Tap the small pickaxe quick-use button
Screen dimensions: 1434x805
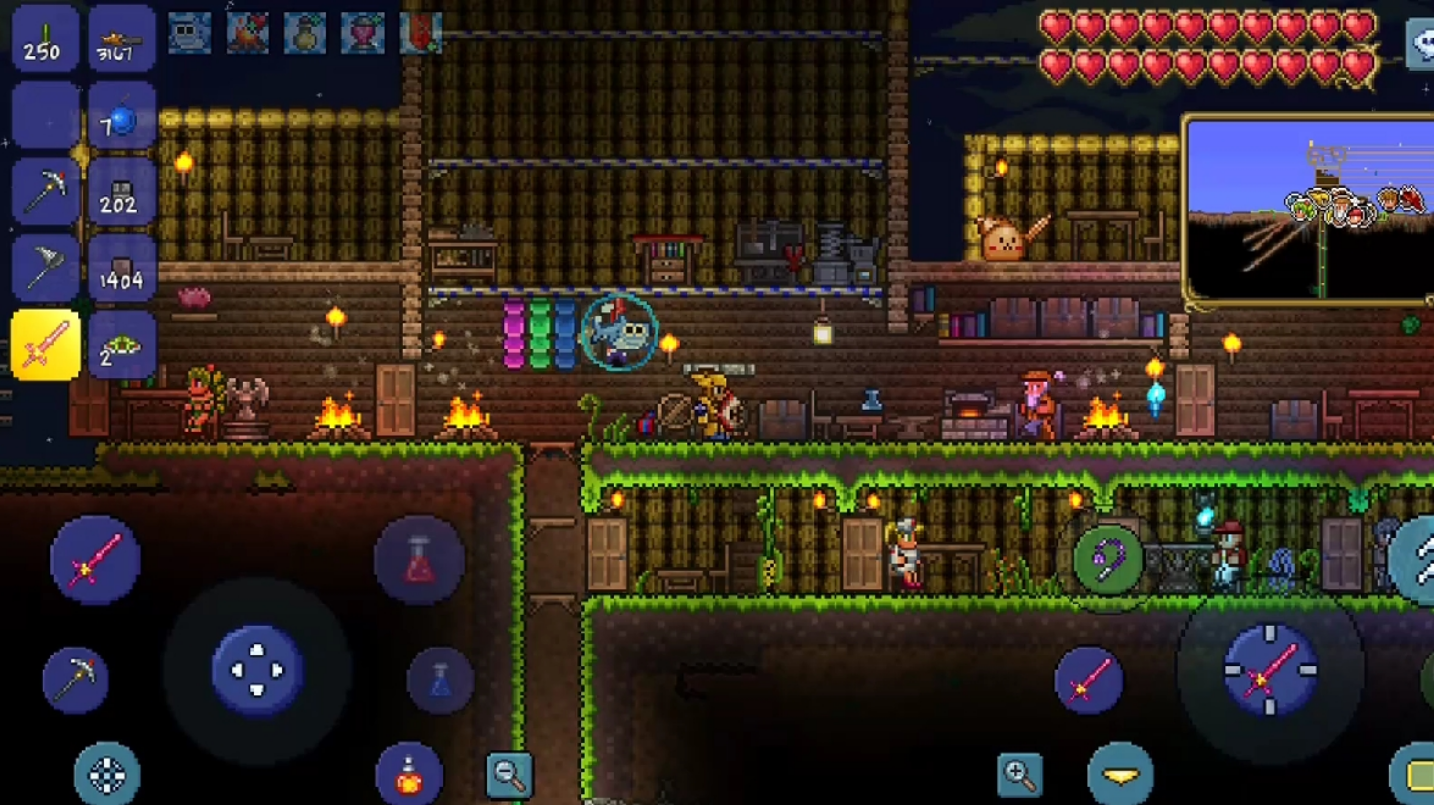pos(76,680)
